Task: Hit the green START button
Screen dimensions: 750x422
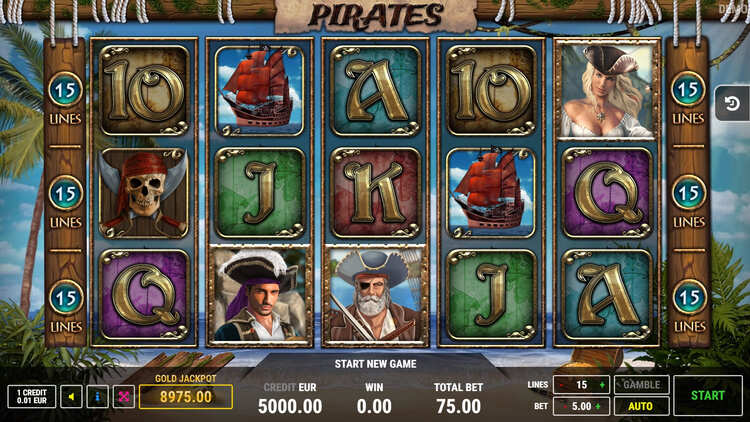Action: [x=707, y=395]
